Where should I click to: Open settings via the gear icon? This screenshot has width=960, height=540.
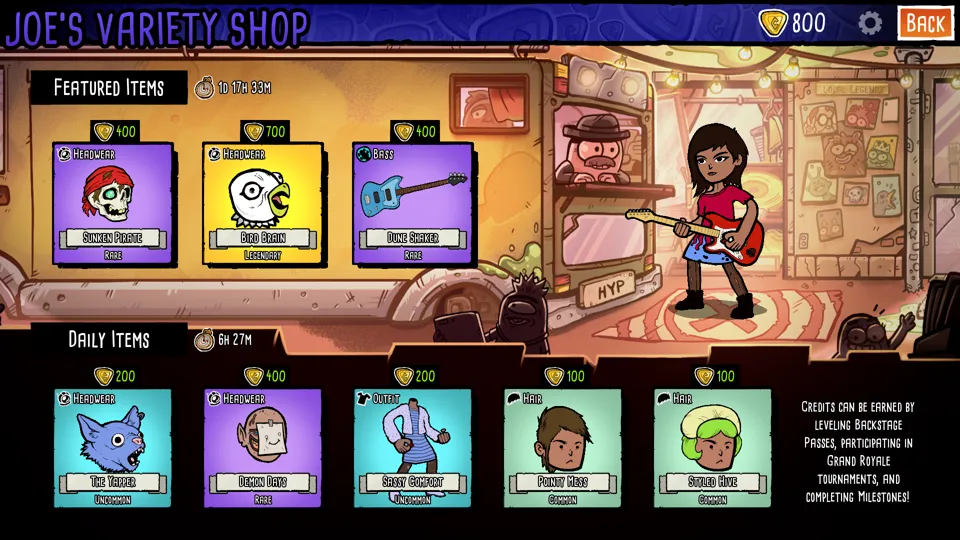point(870,23)
